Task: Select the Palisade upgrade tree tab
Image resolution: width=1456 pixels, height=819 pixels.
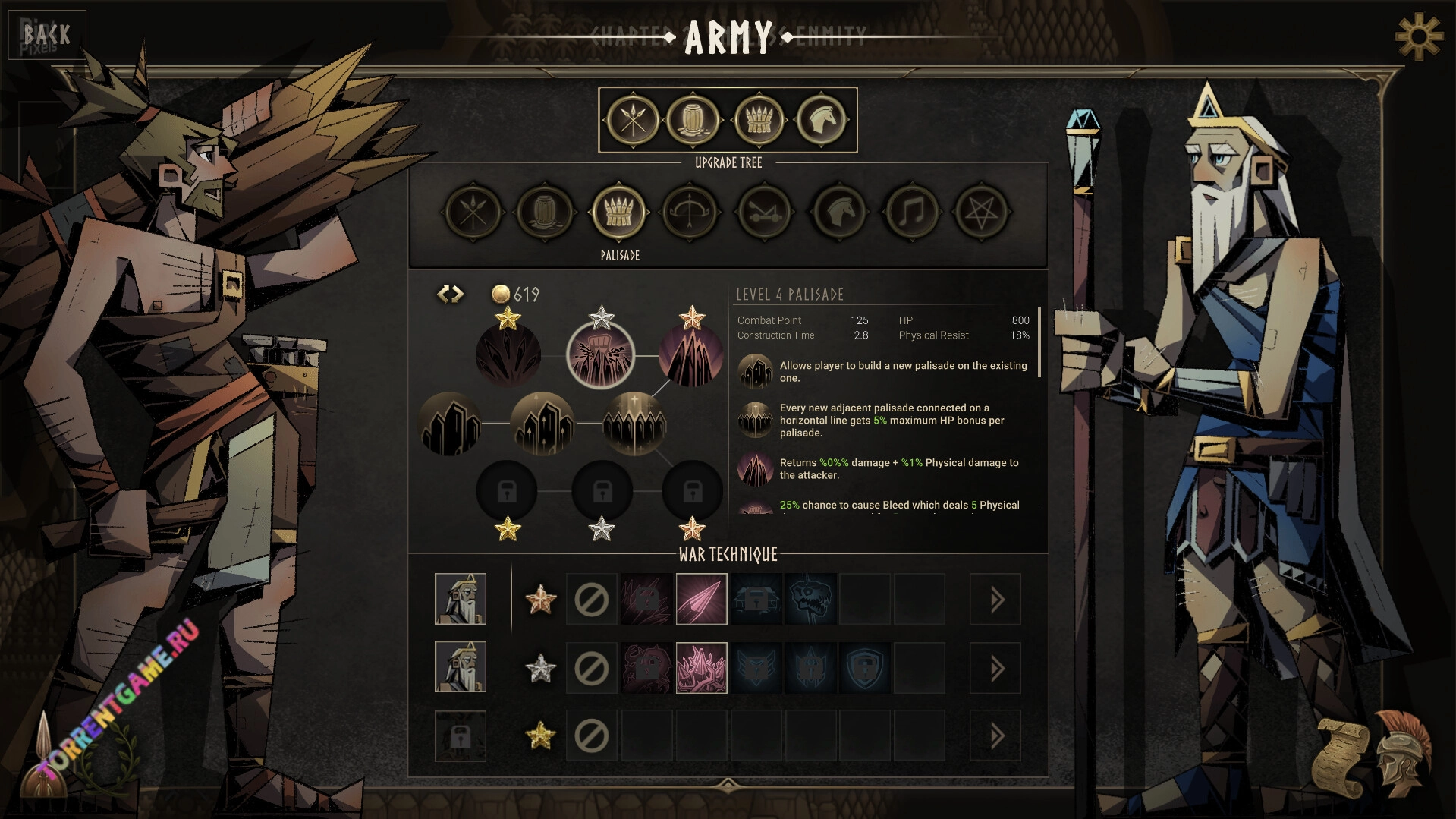Action: [618, 213]
